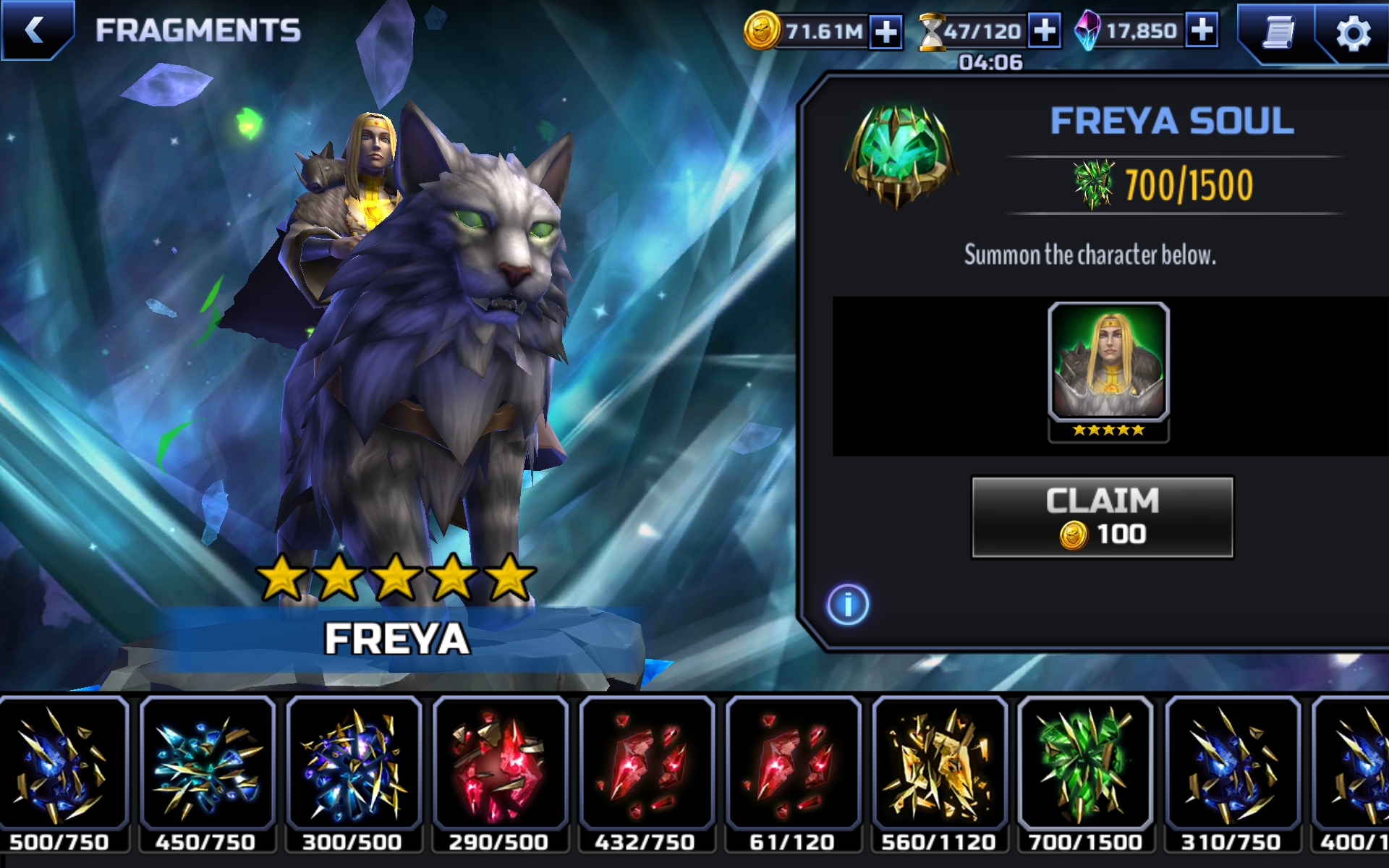Screen dimensions: 1389x868
Task: Go back with the top-left arrow
Action: [x=35, y=30]
